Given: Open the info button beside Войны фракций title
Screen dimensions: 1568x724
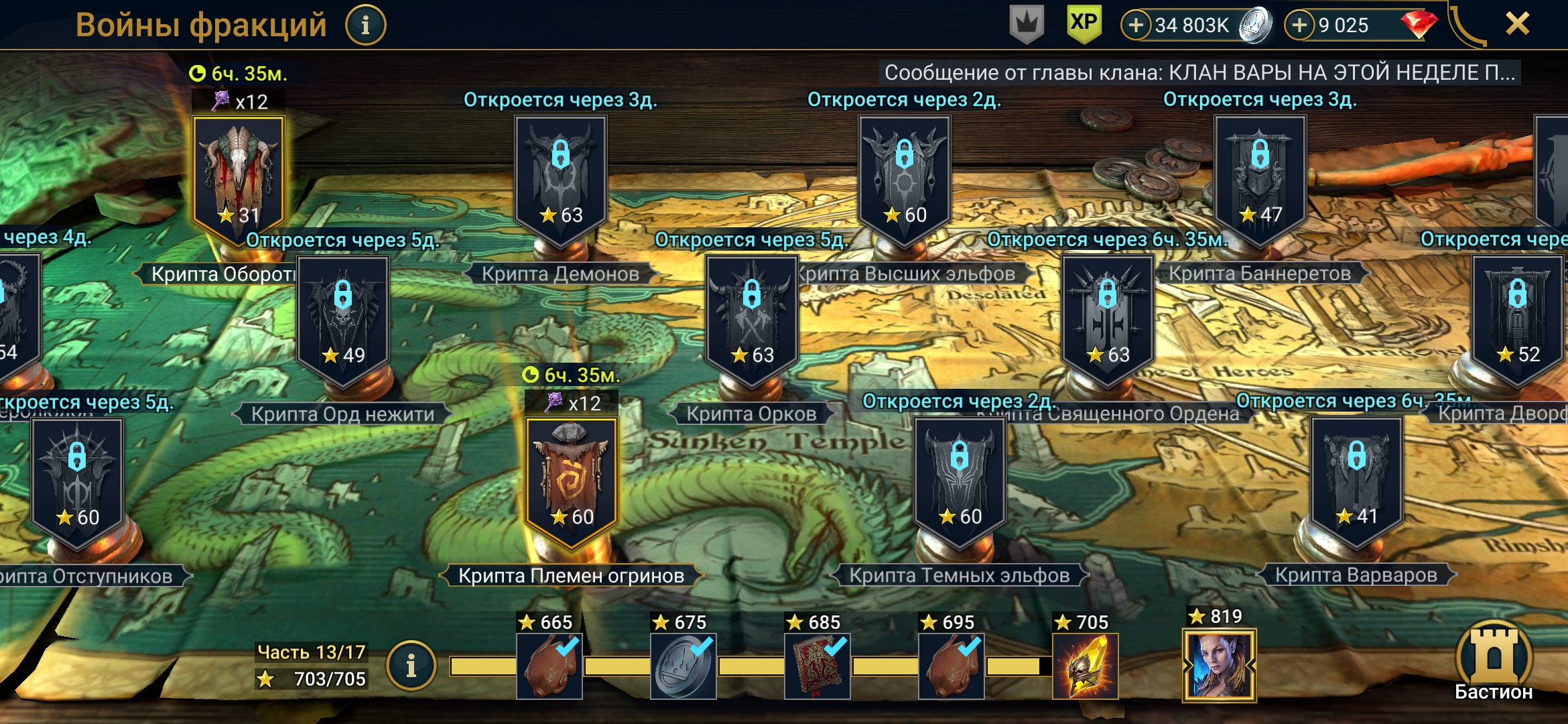Looking at the screenshot, I should click(x=365, y=25).
